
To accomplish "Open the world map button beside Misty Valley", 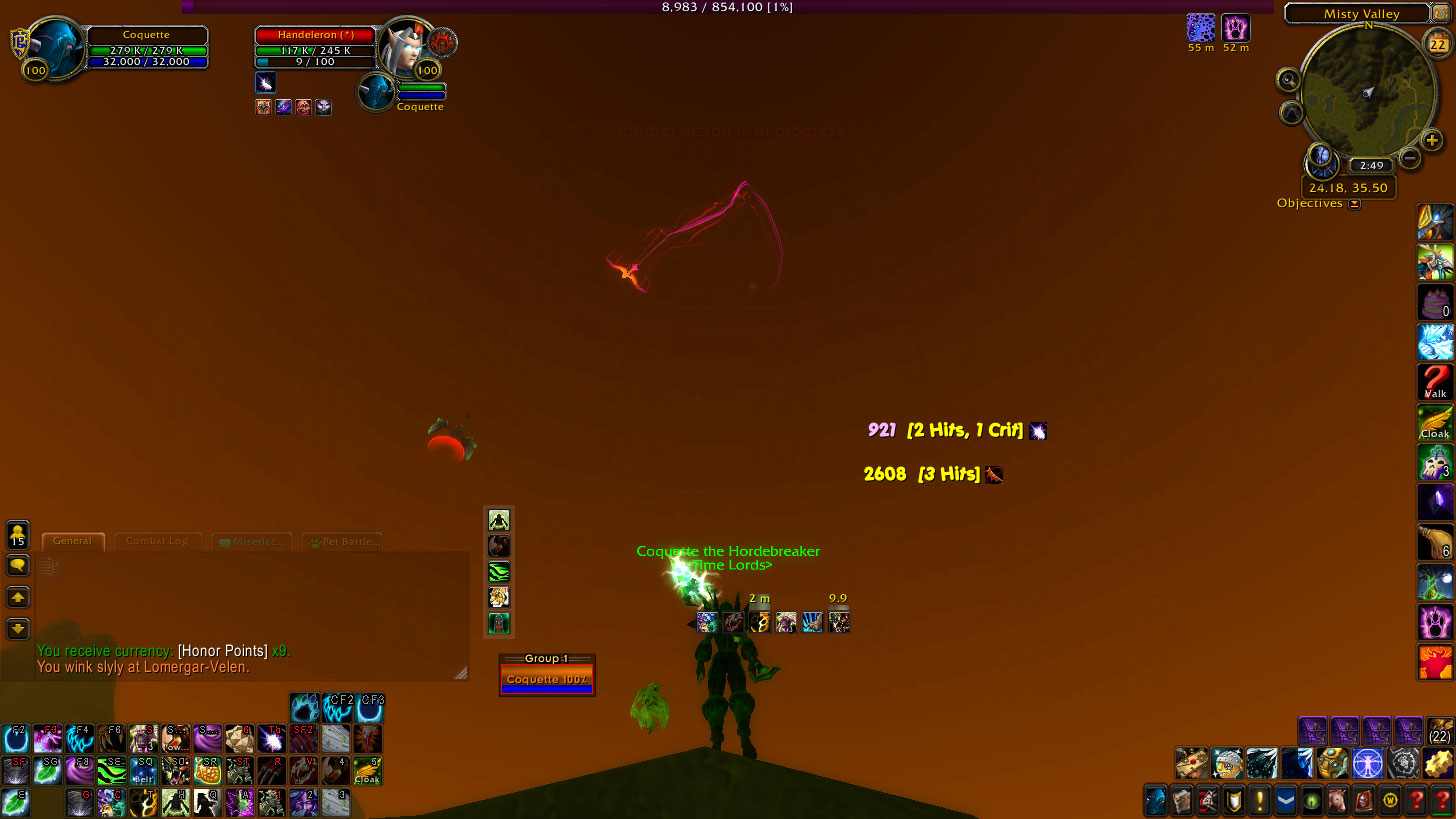I will tap(1443, 13).
